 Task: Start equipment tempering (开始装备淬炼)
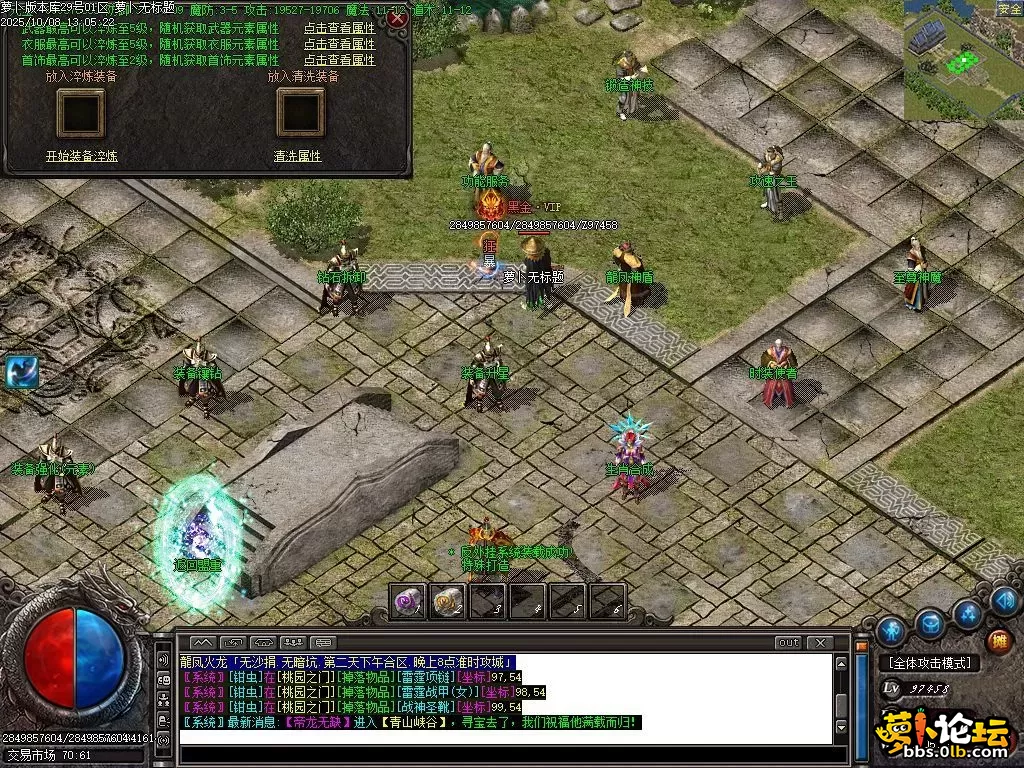(81, 157)
